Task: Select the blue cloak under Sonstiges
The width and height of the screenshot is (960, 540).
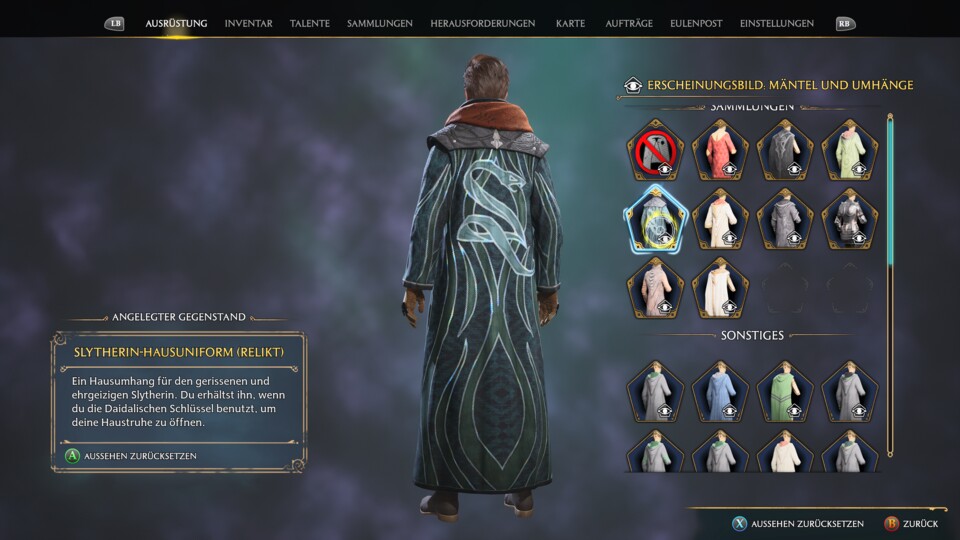Action: click(x=720, y=391)
